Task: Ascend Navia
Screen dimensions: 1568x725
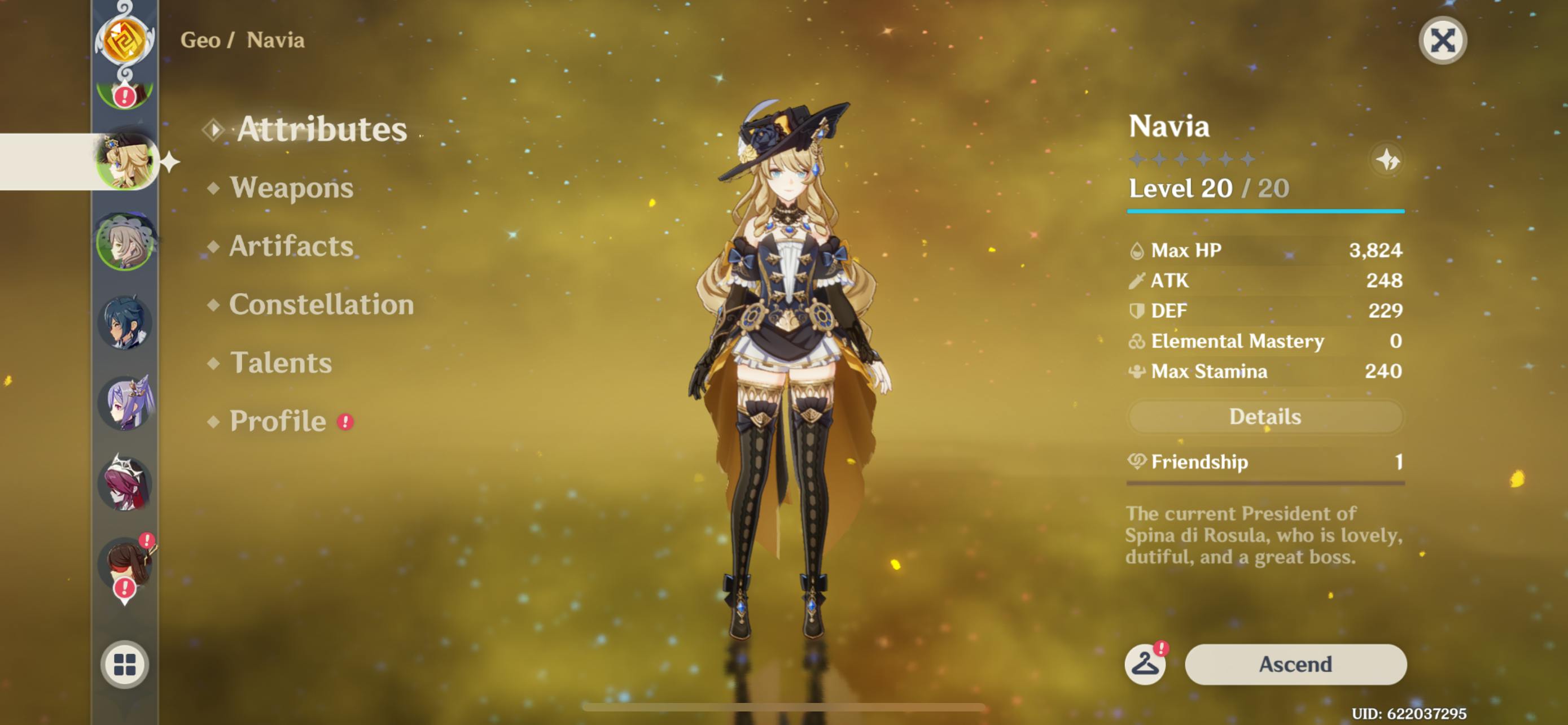Action: pyautogui.click(x=1295, y=664)
